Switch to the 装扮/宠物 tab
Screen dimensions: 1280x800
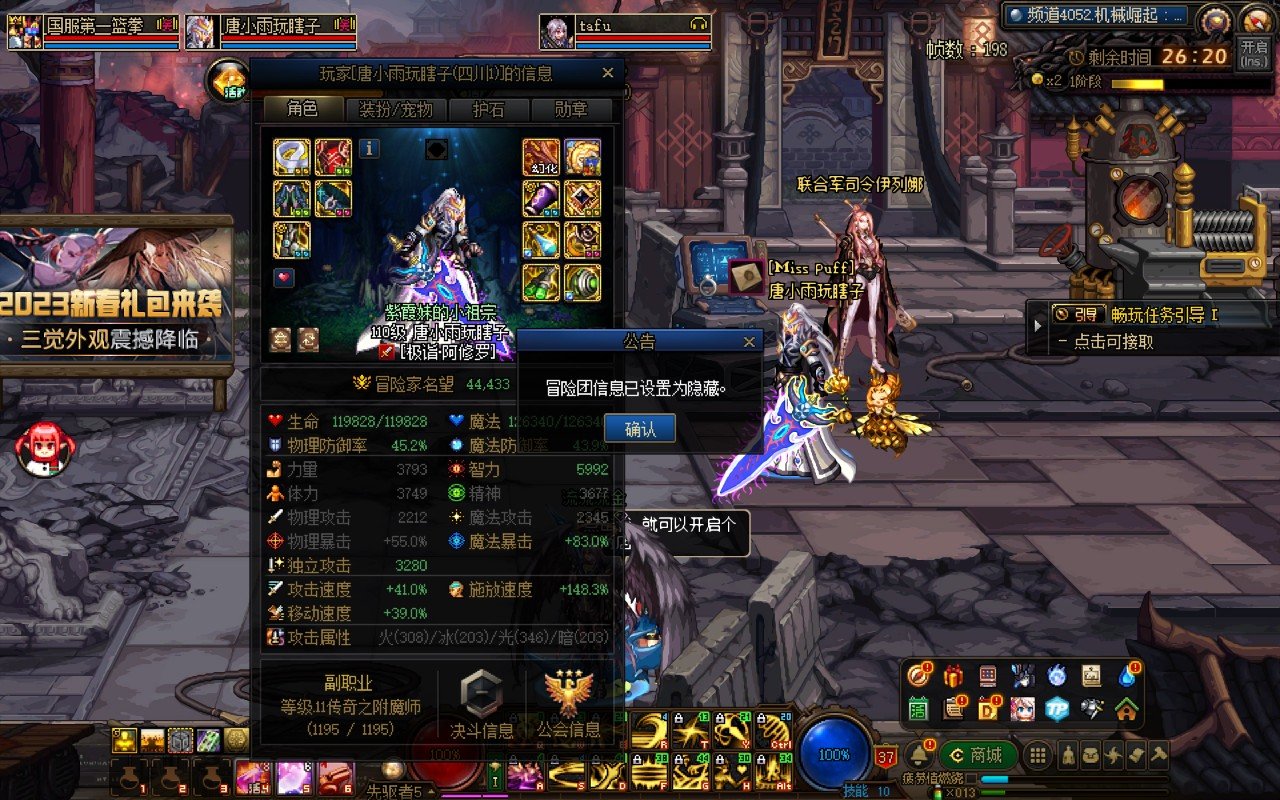[x=397, y=109]
